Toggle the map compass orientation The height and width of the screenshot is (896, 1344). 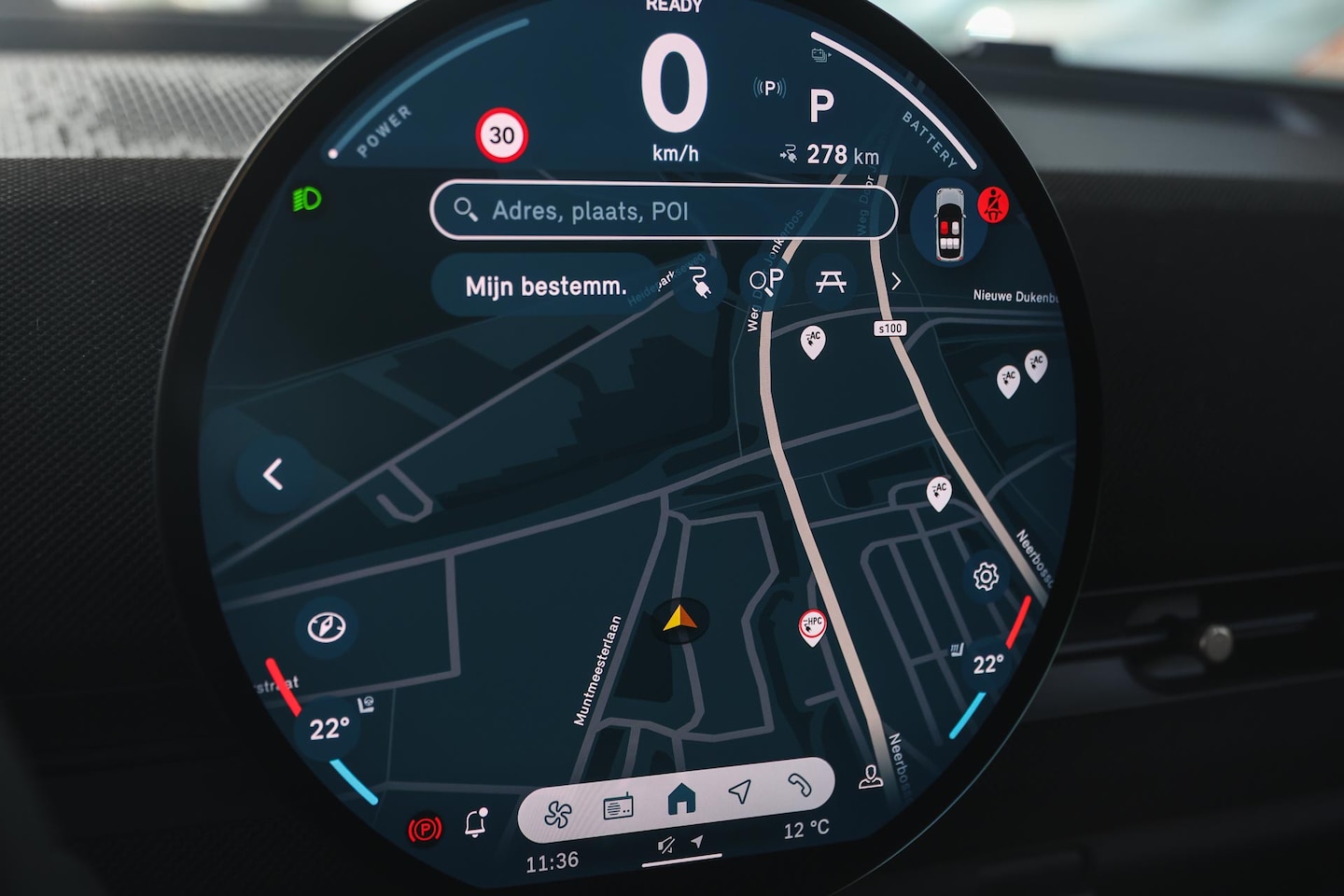(x=327, y=626)
